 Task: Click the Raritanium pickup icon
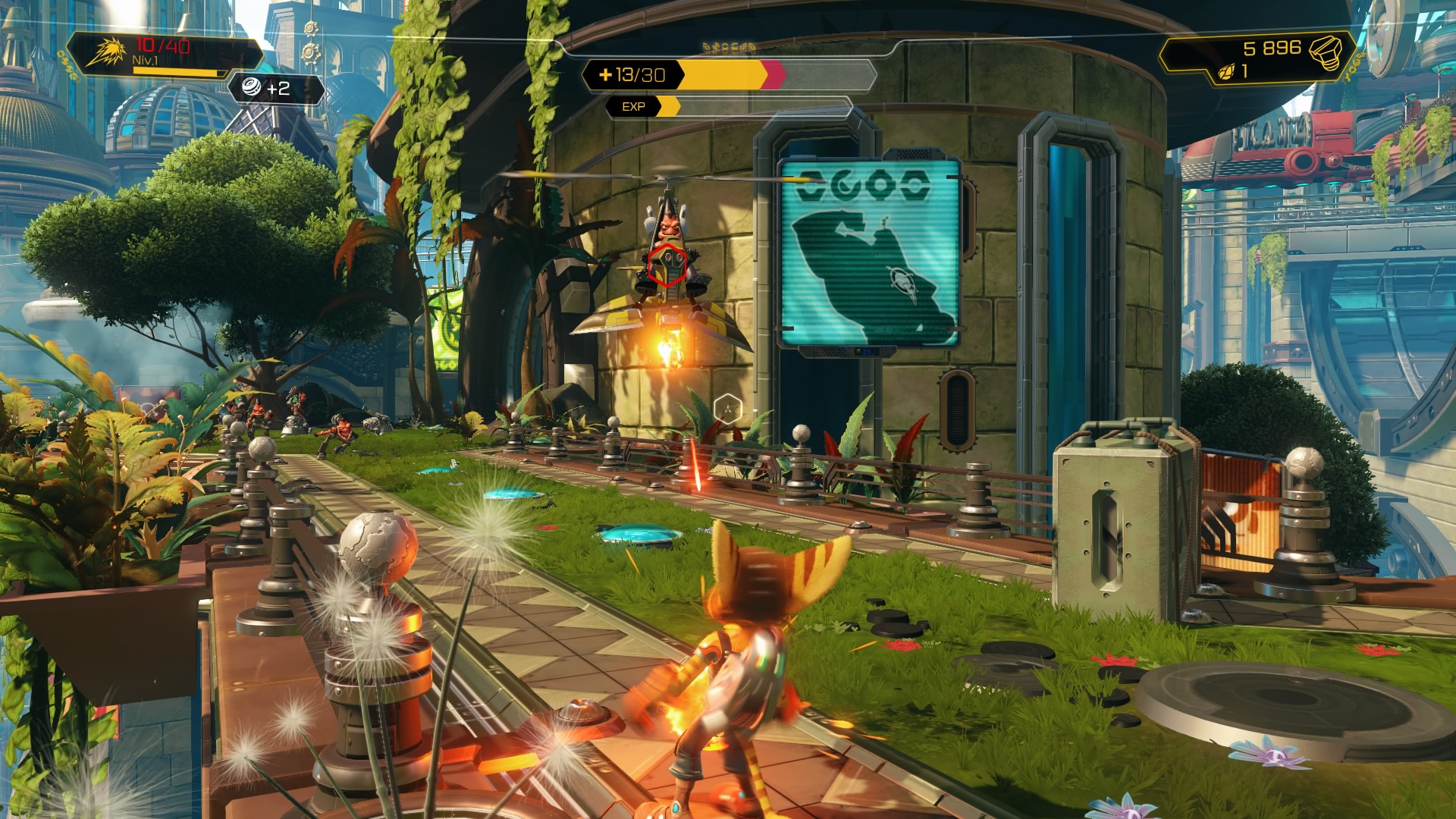pos(251,88)
